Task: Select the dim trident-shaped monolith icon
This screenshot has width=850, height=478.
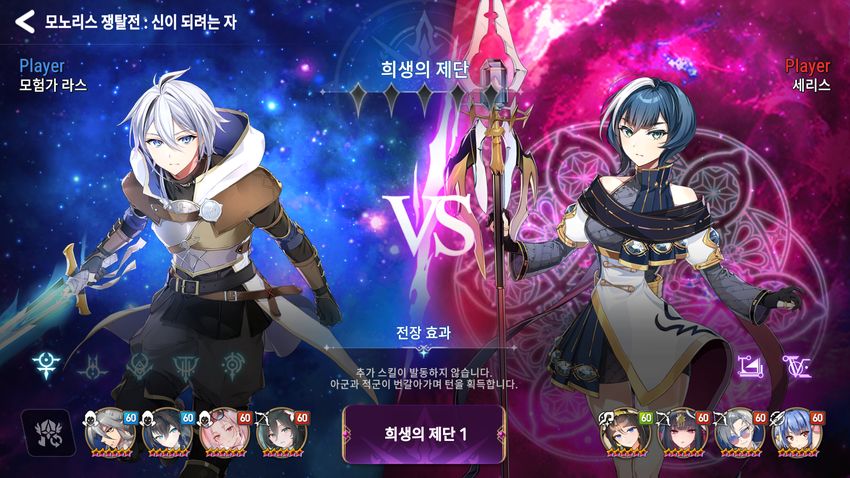Action: tap(186, 367)
